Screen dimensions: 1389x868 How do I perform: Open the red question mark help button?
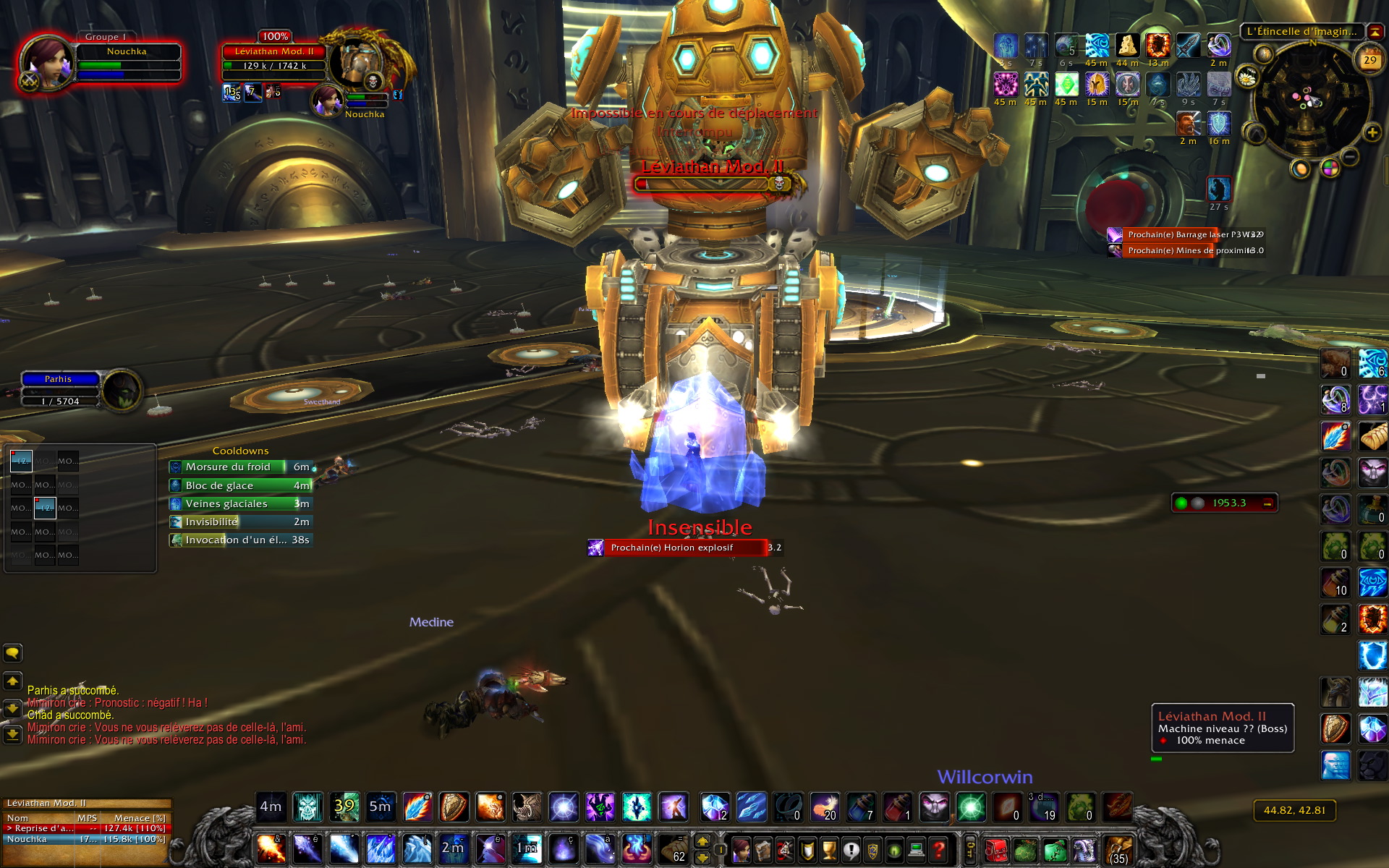939,849
